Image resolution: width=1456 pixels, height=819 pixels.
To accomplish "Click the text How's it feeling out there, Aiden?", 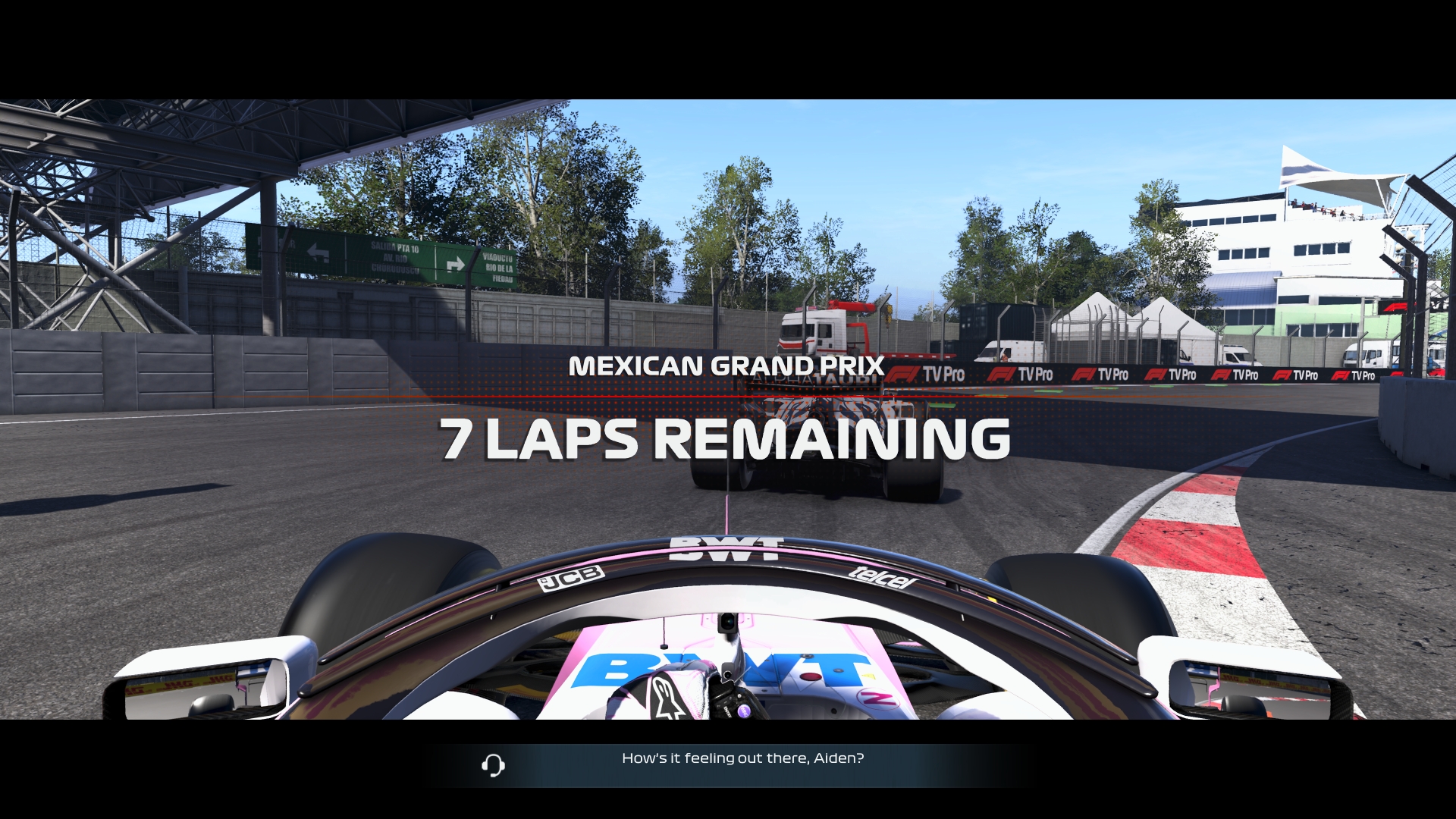I will 742,756.
